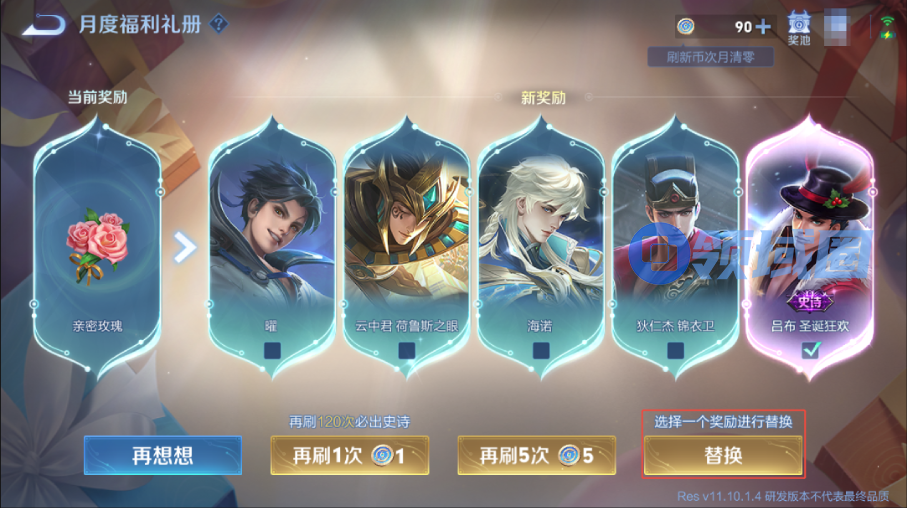This screenshot has width=907, height=508.
Task: Go back using the top-left arrow
Action: click(42, 24)
